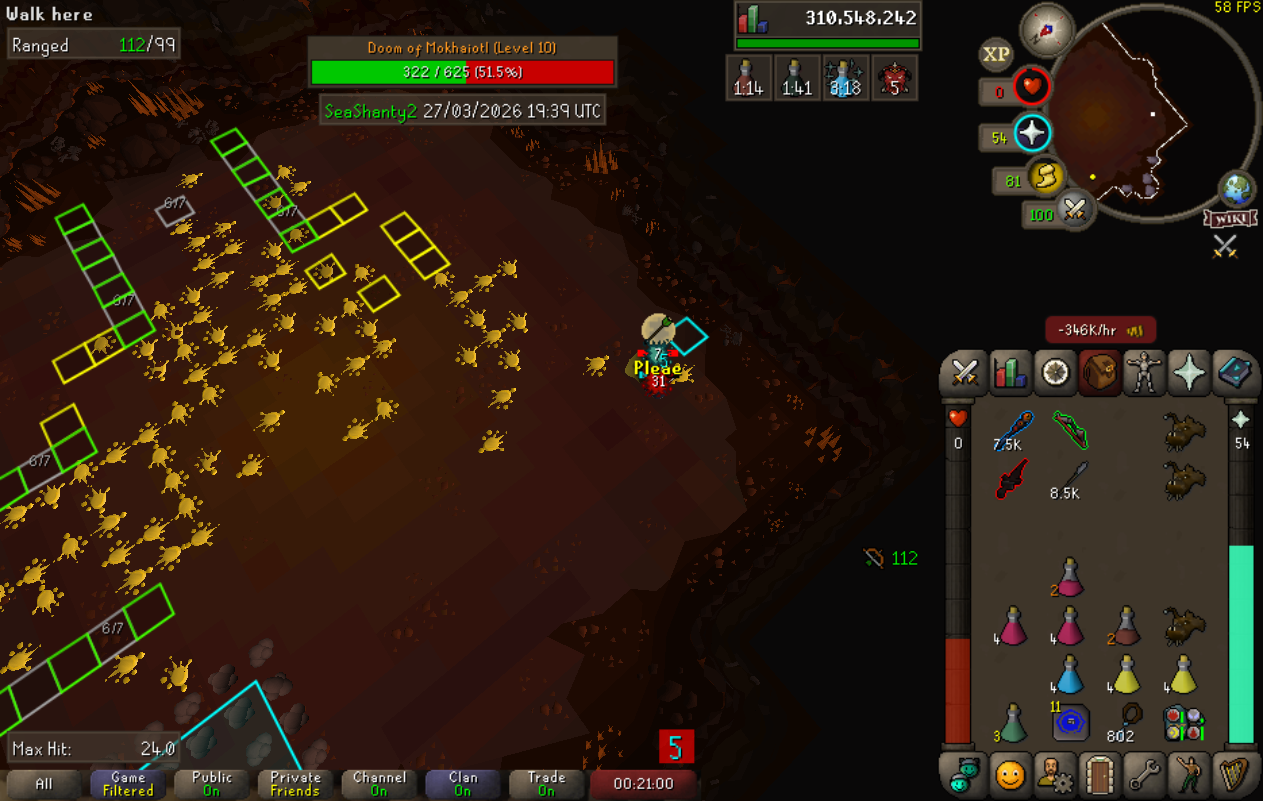The image size is (1263, 801).
Task: Switch to the Magic spellbook tab
Action: pyautogui.click(x=1234, y=373)
